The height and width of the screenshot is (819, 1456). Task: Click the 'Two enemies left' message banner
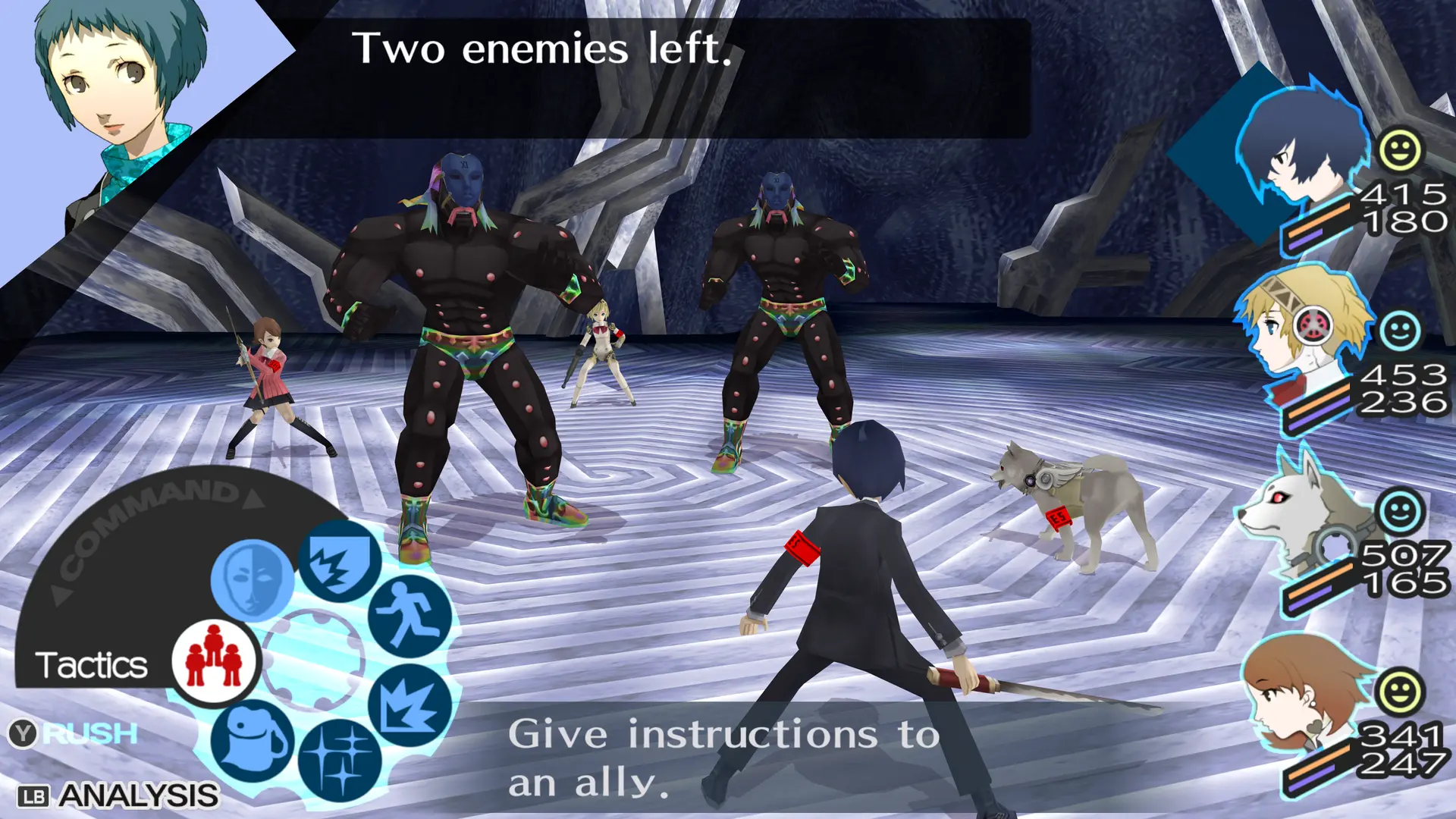(543, 52)
